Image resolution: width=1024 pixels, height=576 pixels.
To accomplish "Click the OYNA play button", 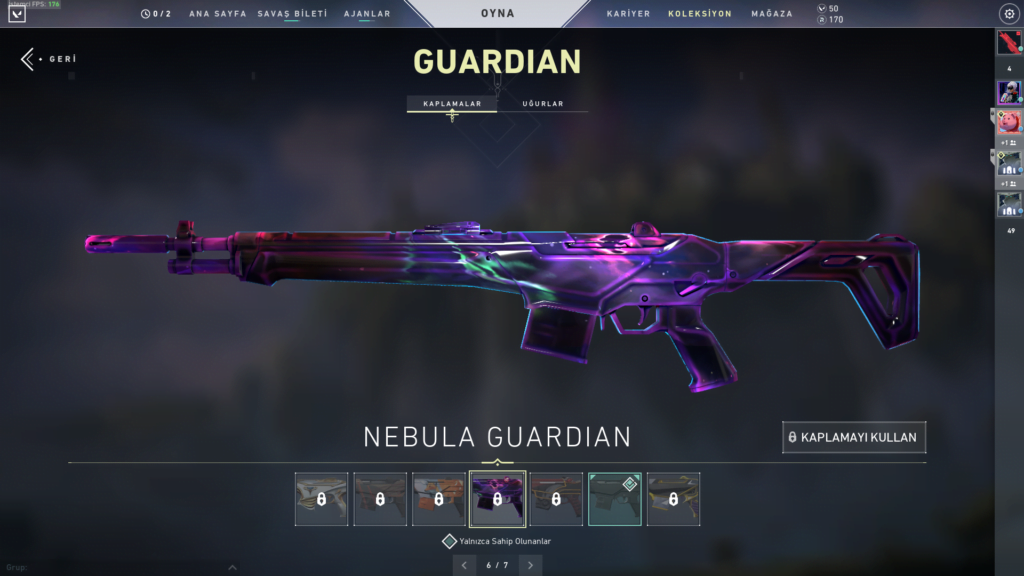I will pos(498,14).
